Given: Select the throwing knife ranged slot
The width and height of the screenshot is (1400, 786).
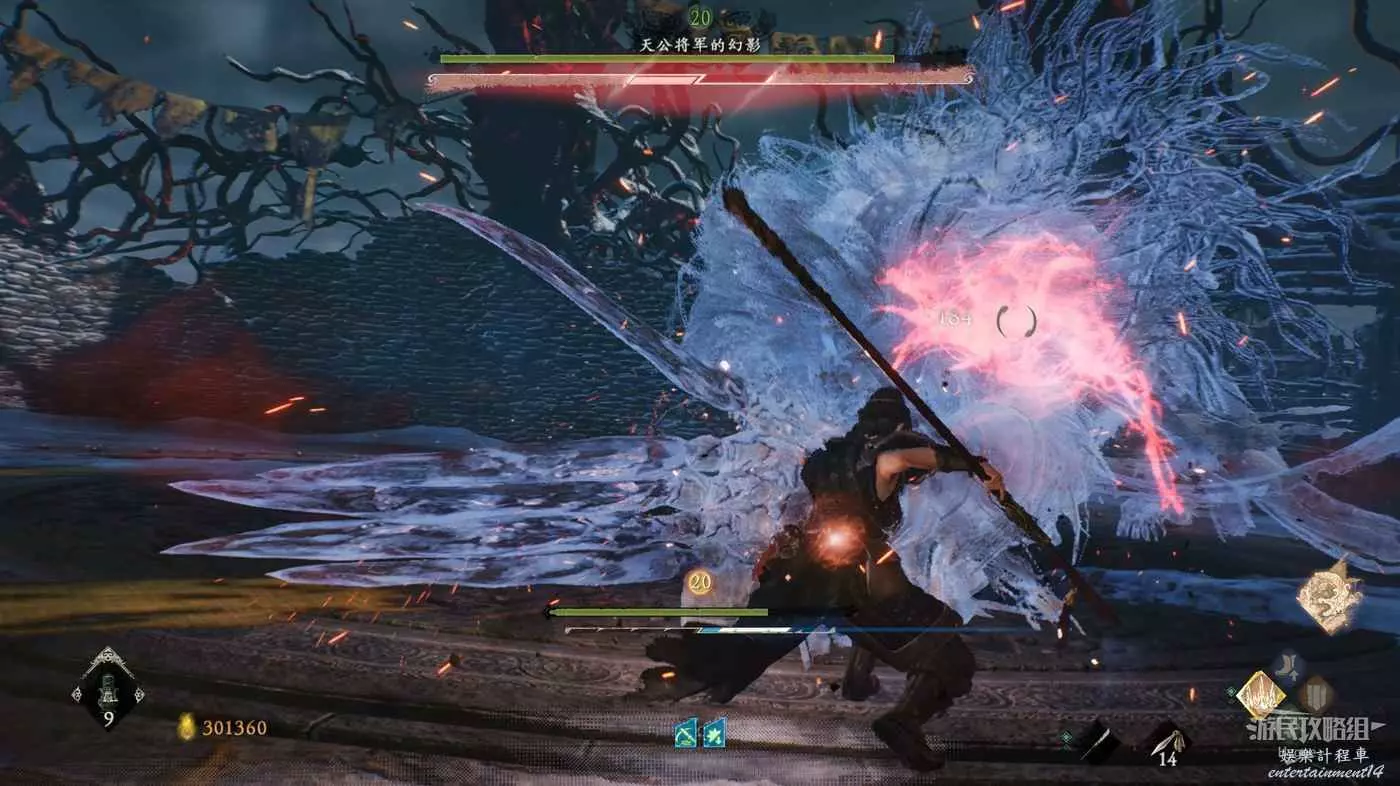Looking at the screenshot, I should (1166, 741).
